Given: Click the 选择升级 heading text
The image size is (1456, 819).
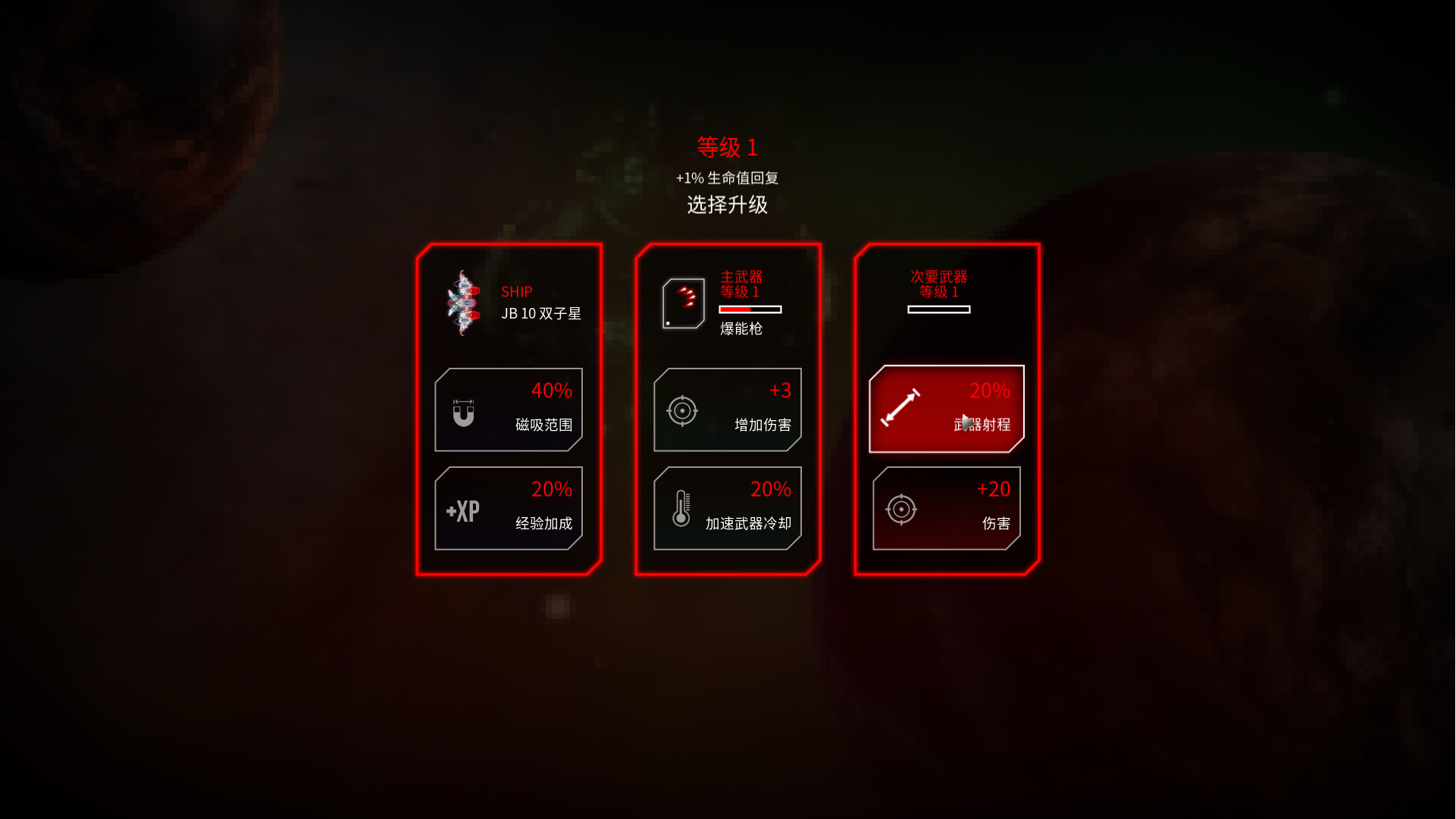Looking at the screenshot, I should pyautogui.click(x=727, y=205).
